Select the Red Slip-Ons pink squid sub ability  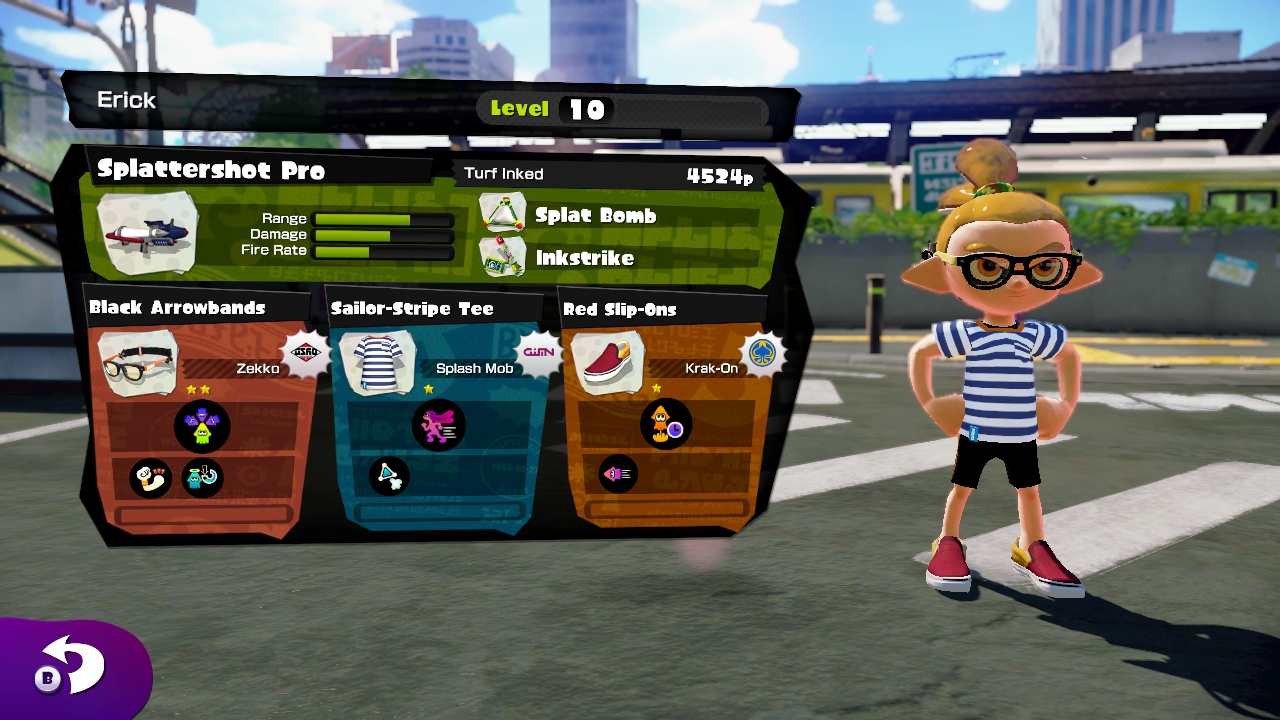(x=617, y=474)
